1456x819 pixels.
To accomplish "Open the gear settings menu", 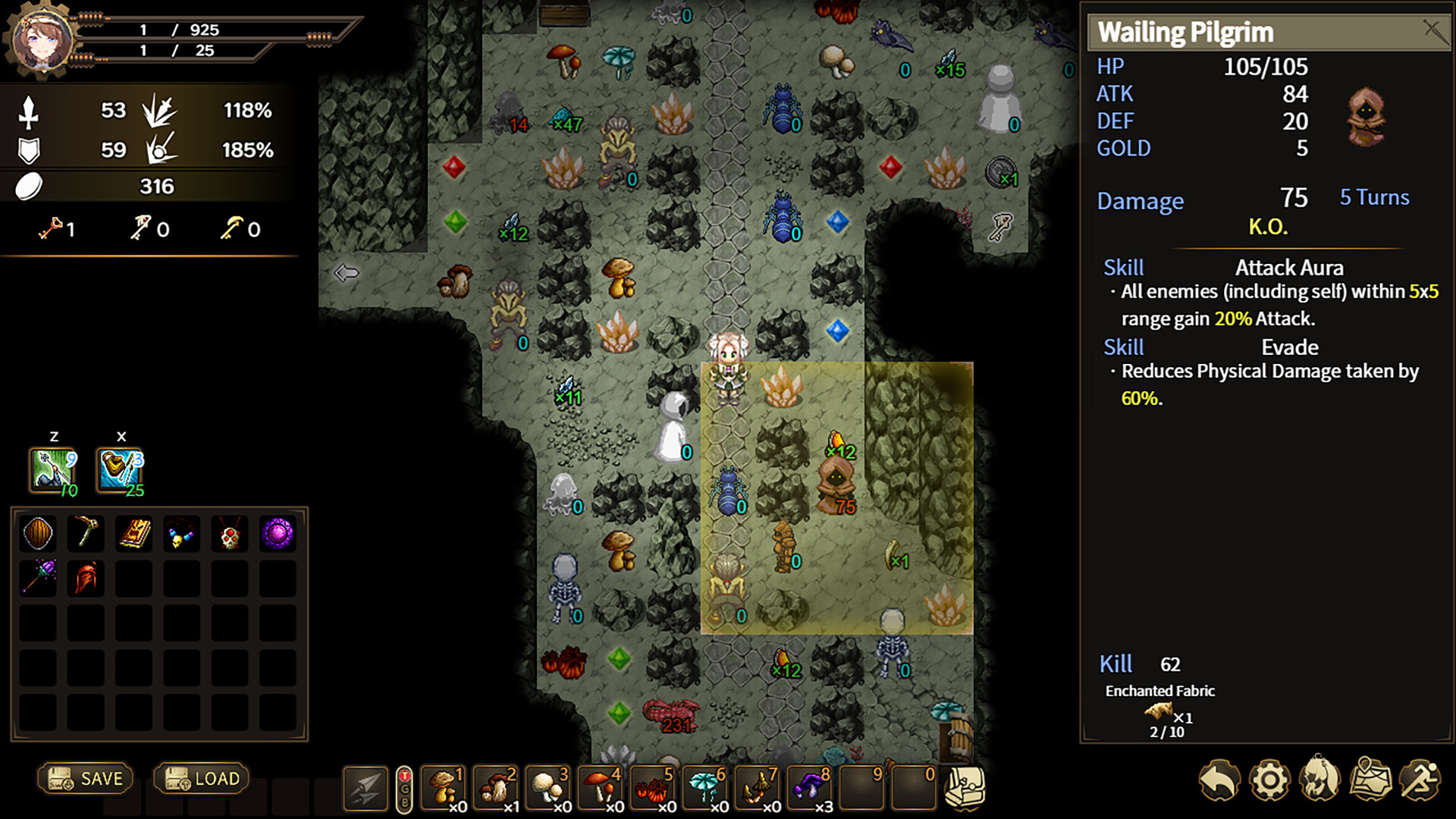I will (x=1269, y=780).
